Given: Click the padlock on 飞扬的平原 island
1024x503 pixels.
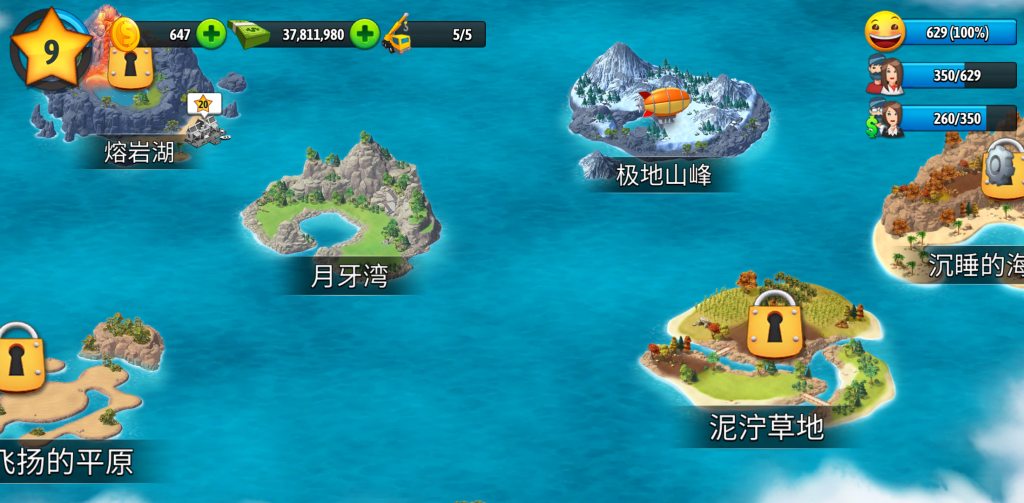Looking at the screenshot, I should tap(20, 357).
